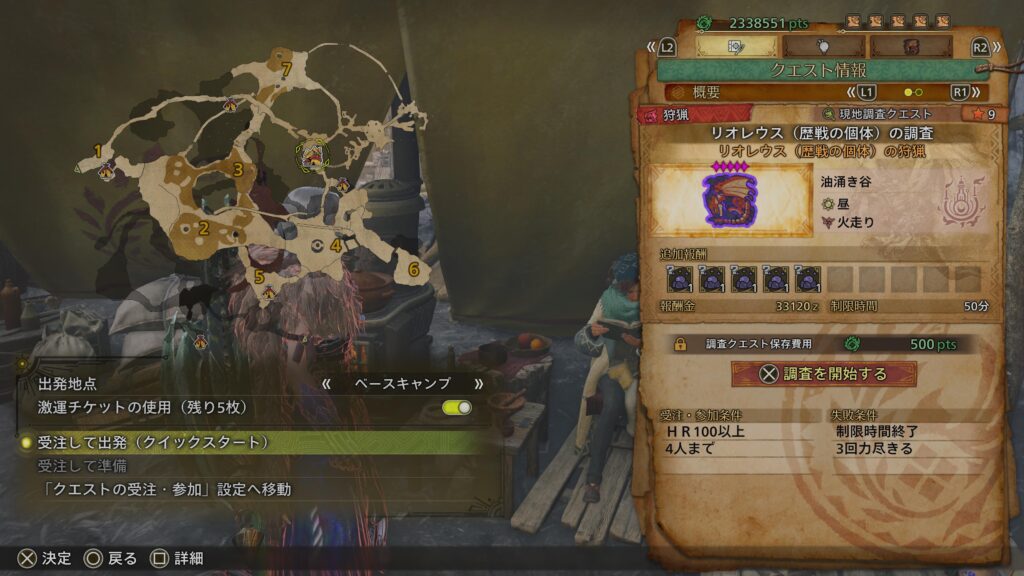The image size is (1024, 576).
Task: Switch to the quest document tab
Action: [735, 46]
